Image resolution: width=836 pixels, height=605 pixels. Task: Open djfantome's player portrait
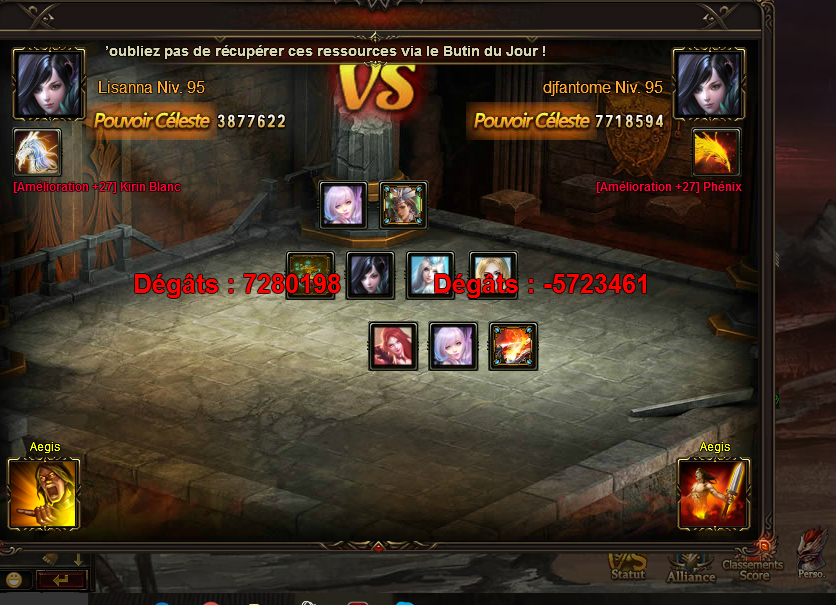[x=710, y=84]
